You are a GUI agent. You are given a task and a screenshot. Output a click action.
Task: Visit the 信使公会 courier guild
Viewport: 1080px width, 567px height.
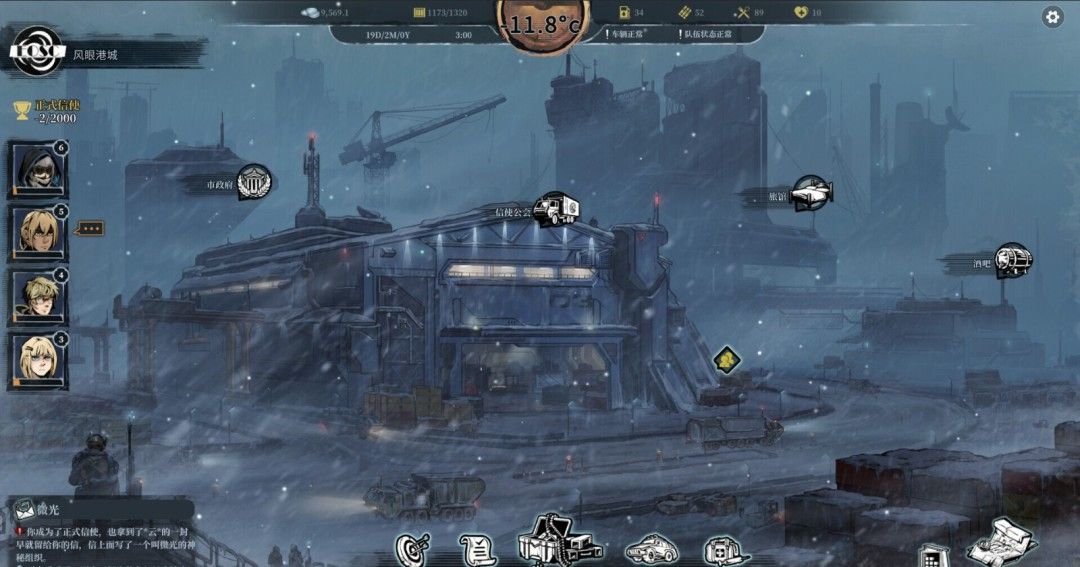[x=554, y=210]
